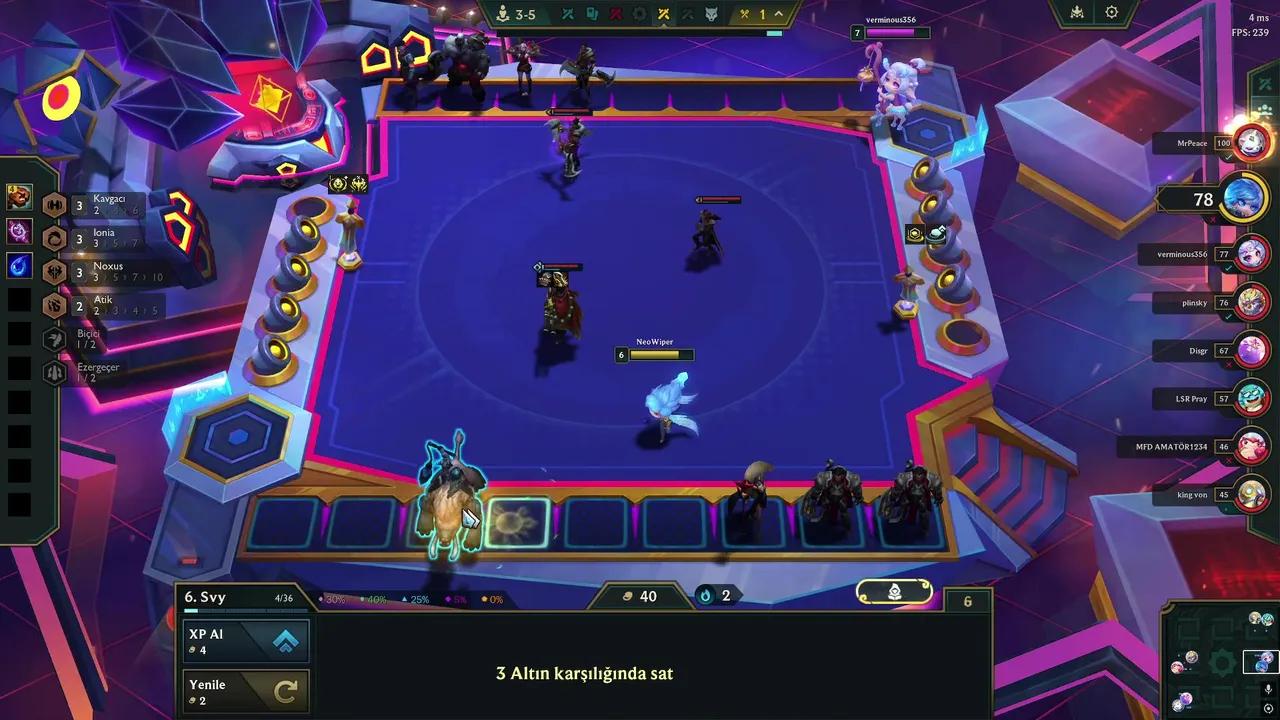1280x720 pixels.
Task: Select the wolf jungle round icon in stage tracker
Action: click(711, 14)
